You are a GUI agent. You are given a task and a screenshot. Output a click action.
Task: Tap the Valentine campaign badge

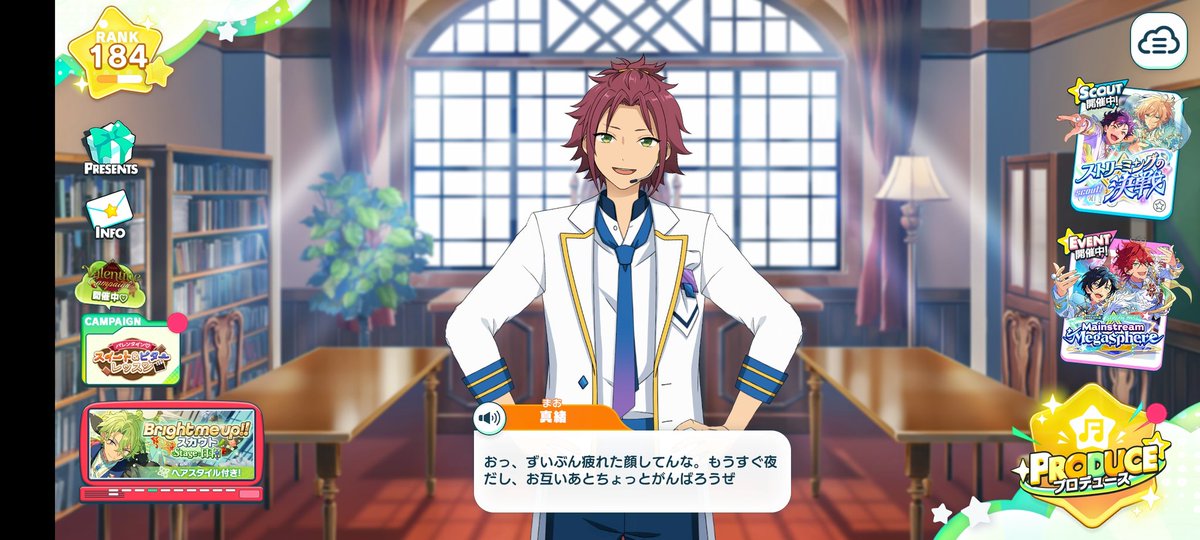[119, 283]
